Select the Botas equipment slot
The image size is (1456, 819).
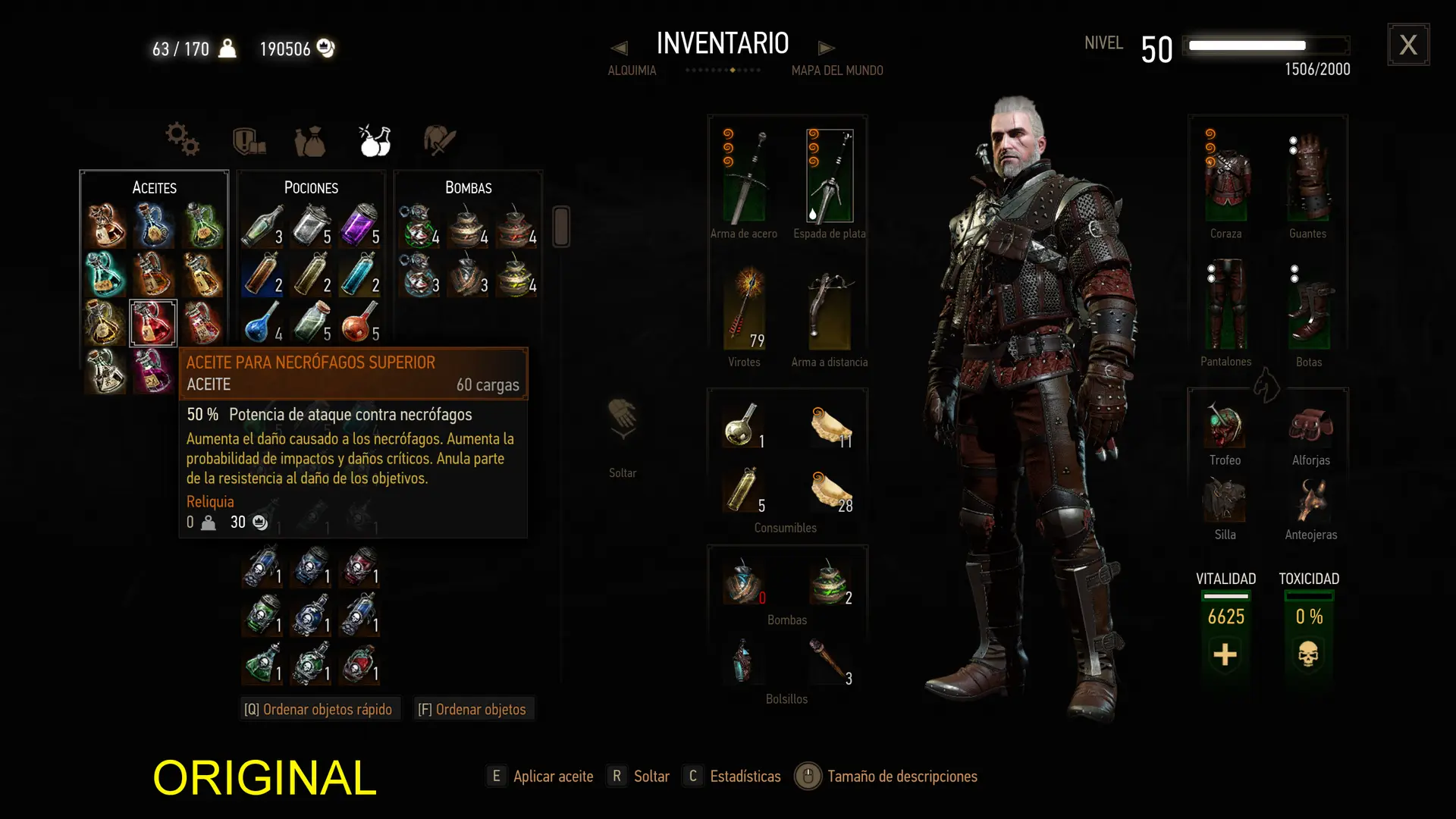coord(1308,308)
